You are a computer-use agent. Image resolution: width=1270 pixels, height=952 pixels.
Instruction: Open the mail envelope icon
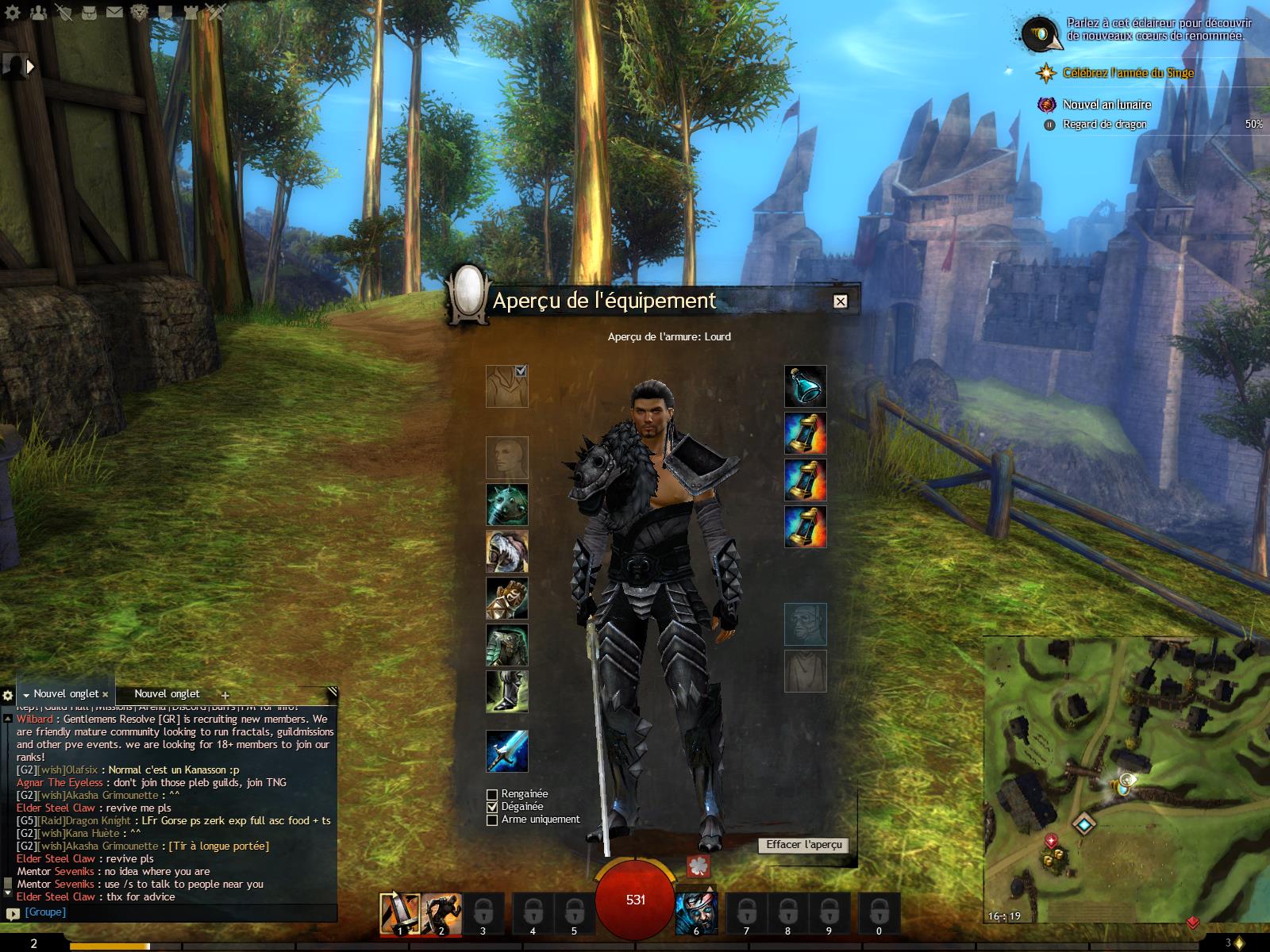pyautogui.click(x=114, y=12)
